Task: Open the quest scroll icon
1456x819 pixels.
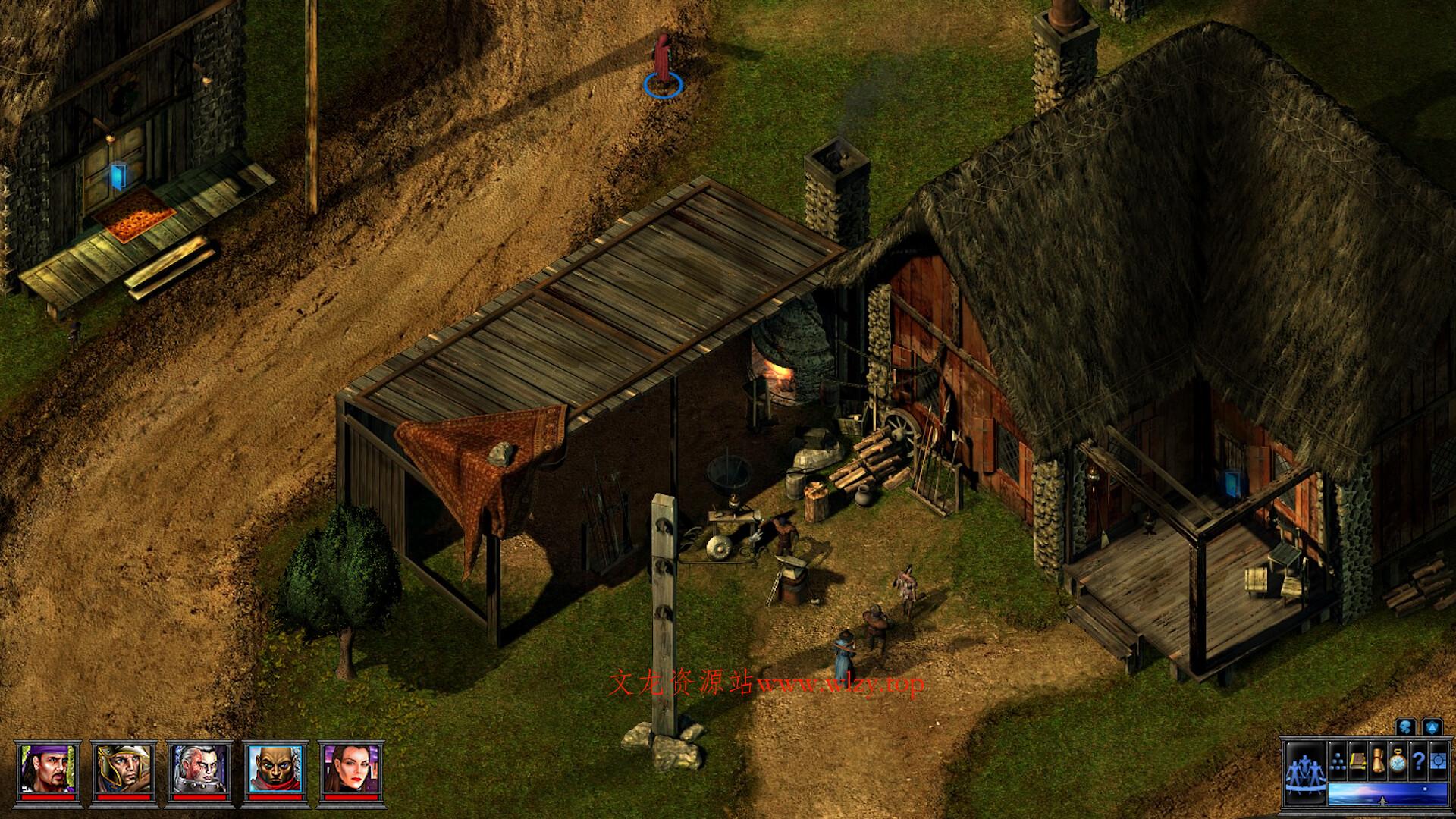Action: [1378, 761]
